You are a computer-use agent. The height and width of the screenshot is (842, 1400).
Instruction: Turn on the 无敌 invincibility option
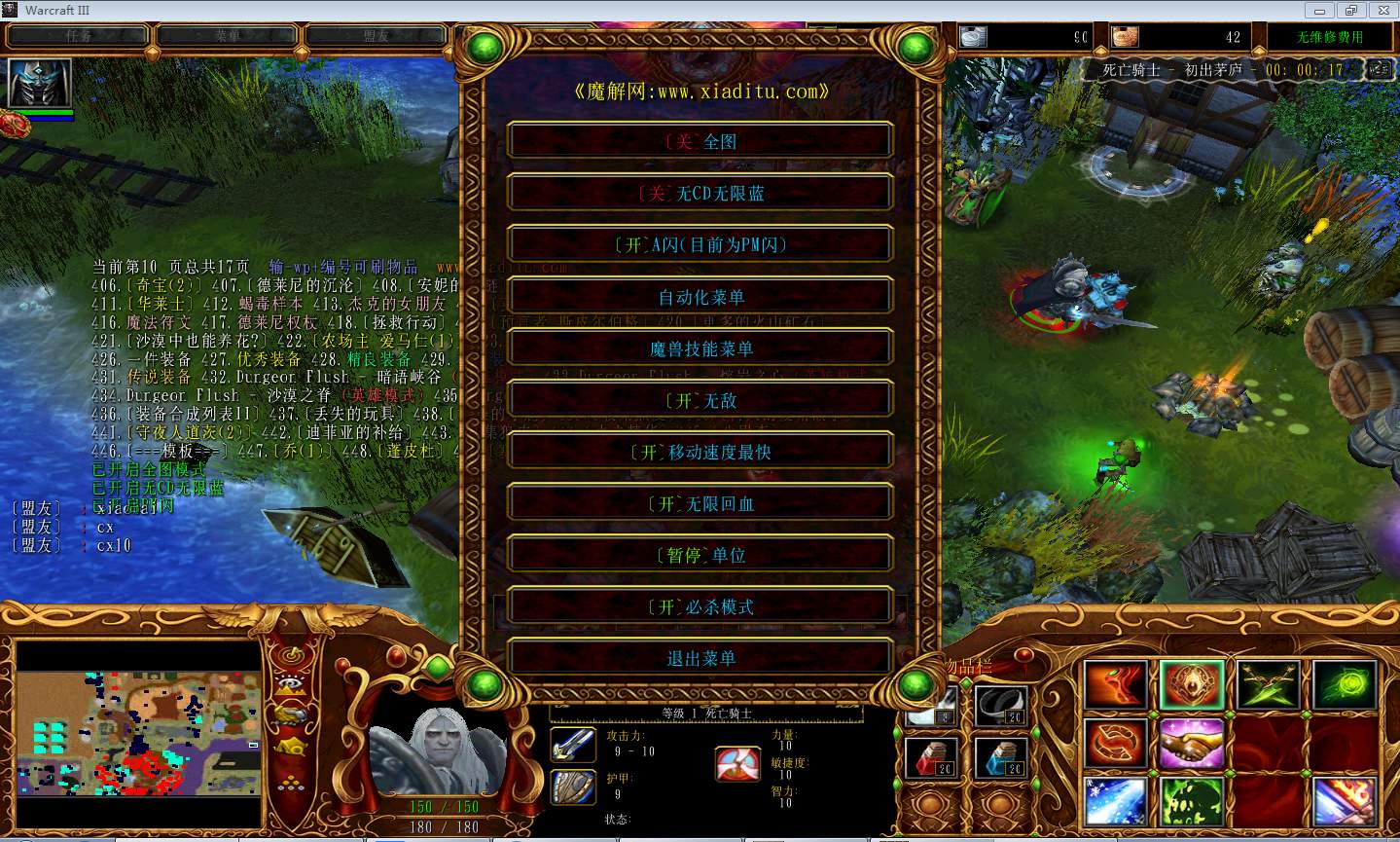(x=700, y=400)
